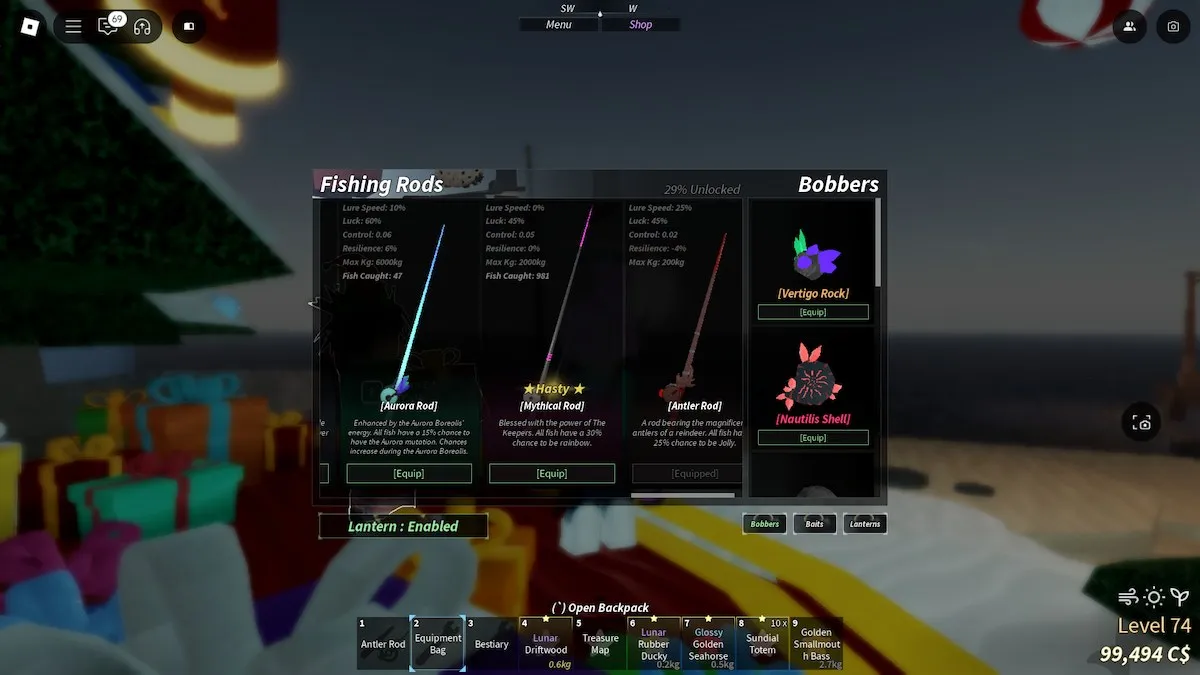Pick the Sundial Totem hotbar slot
This screenshot has width=1200, height=675.
762,643
